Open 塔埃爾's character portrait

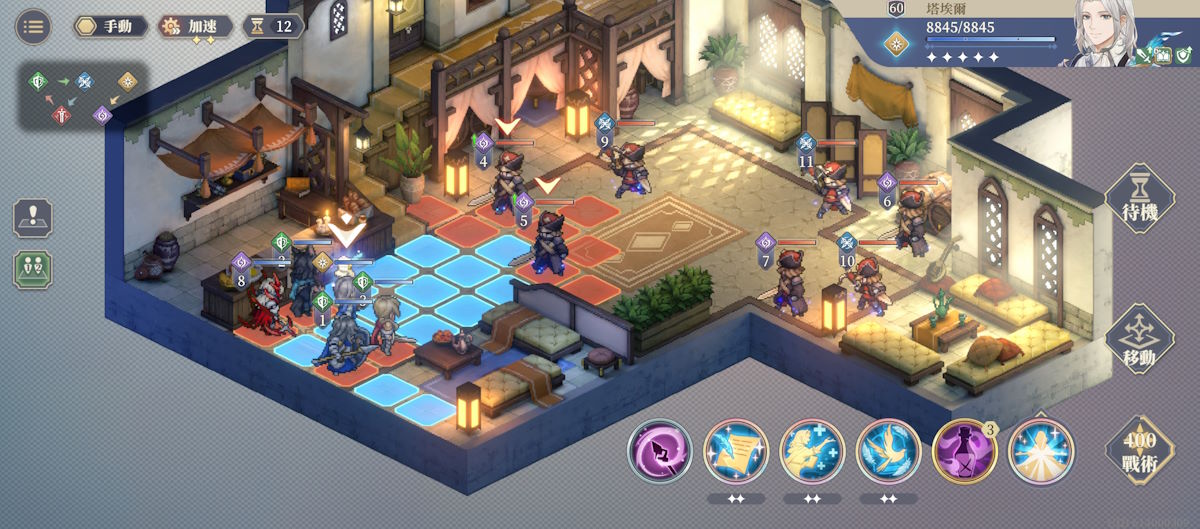click(1109, 33)
